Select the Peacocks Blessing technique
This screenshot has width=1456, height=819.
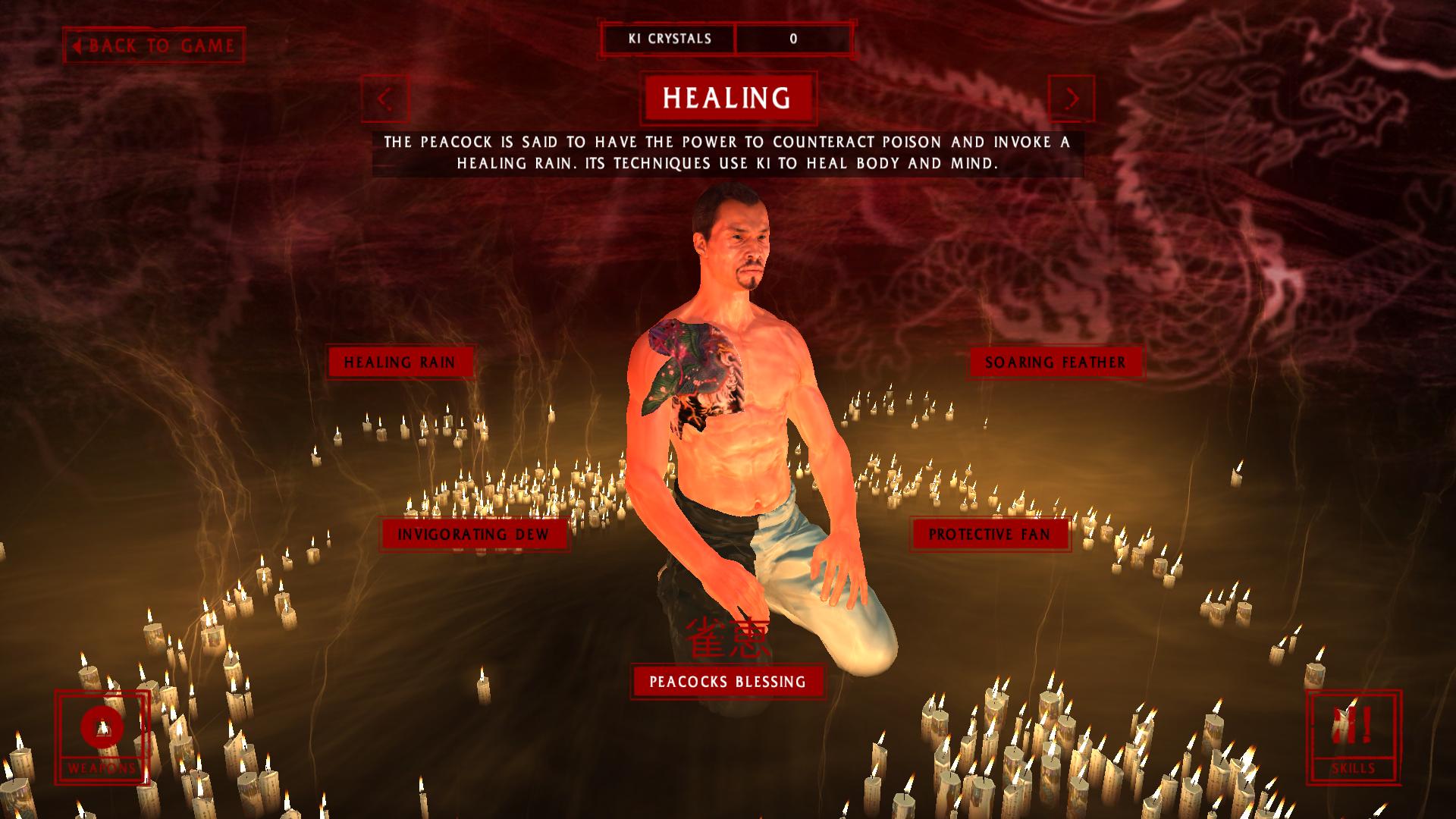[727, 682]
